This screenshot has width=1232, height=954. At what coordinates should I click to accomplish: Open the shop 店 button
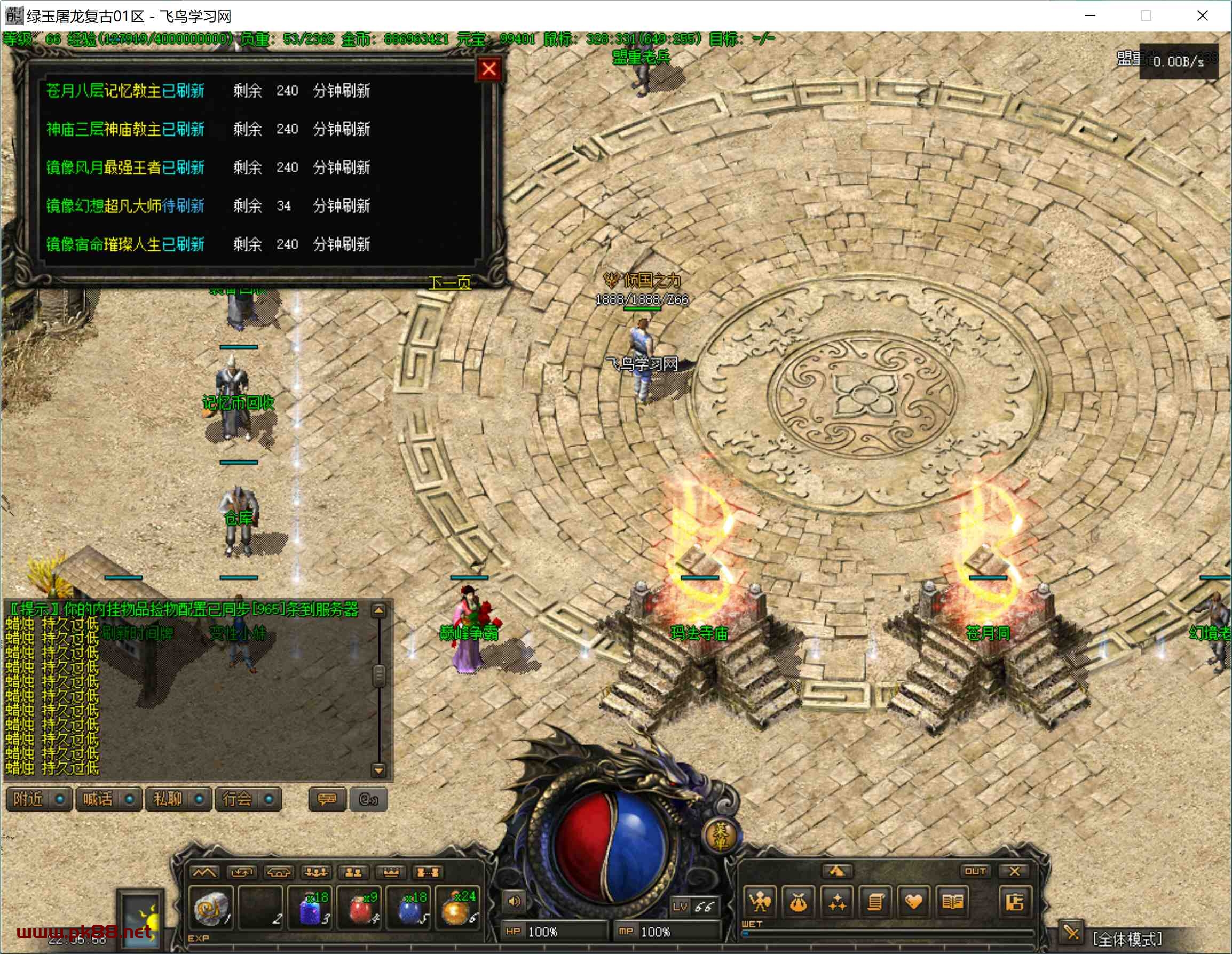1014,902
